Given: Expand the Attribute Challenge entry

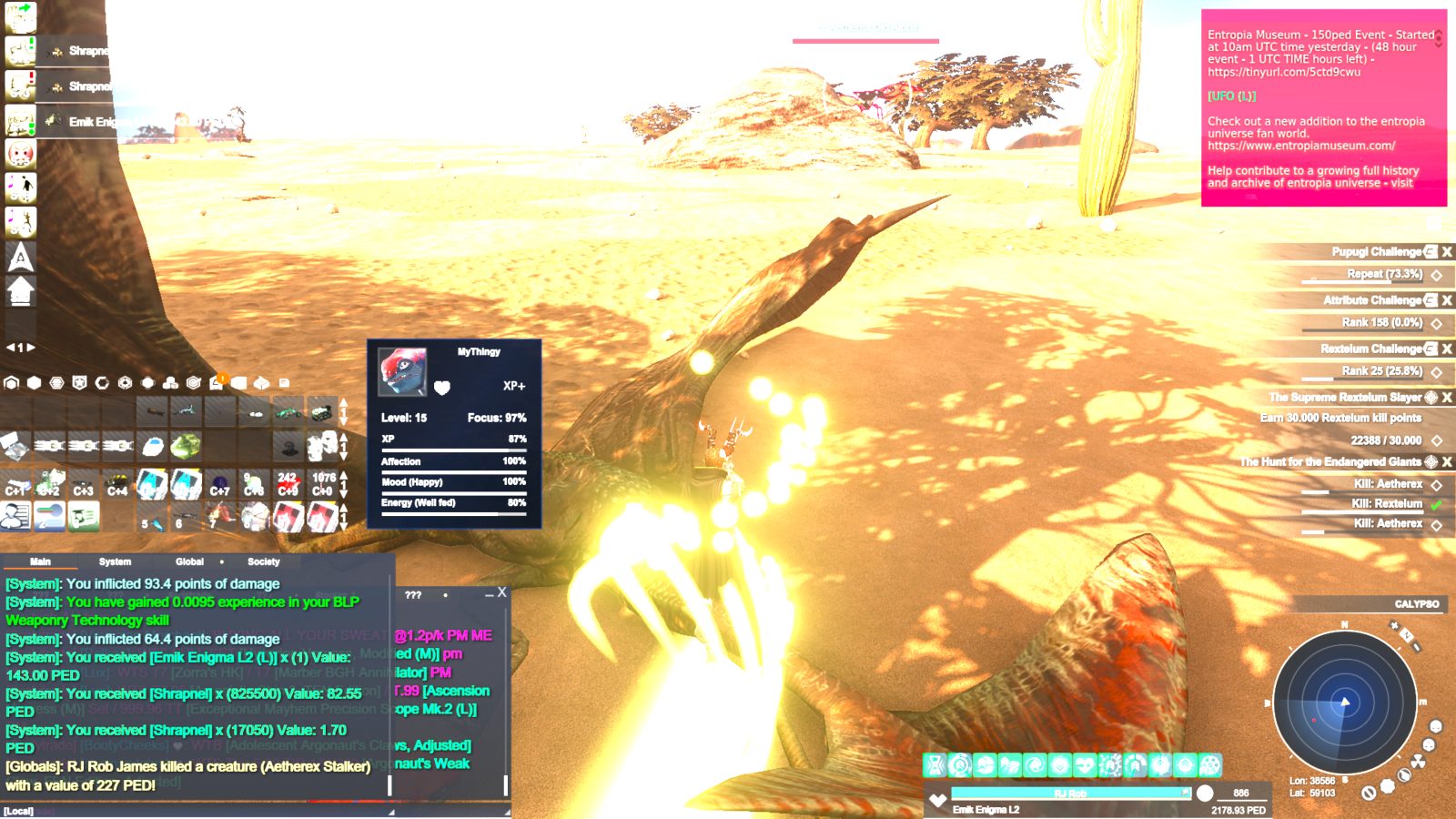Looking at the screenshot, I should pos(1431,300).
